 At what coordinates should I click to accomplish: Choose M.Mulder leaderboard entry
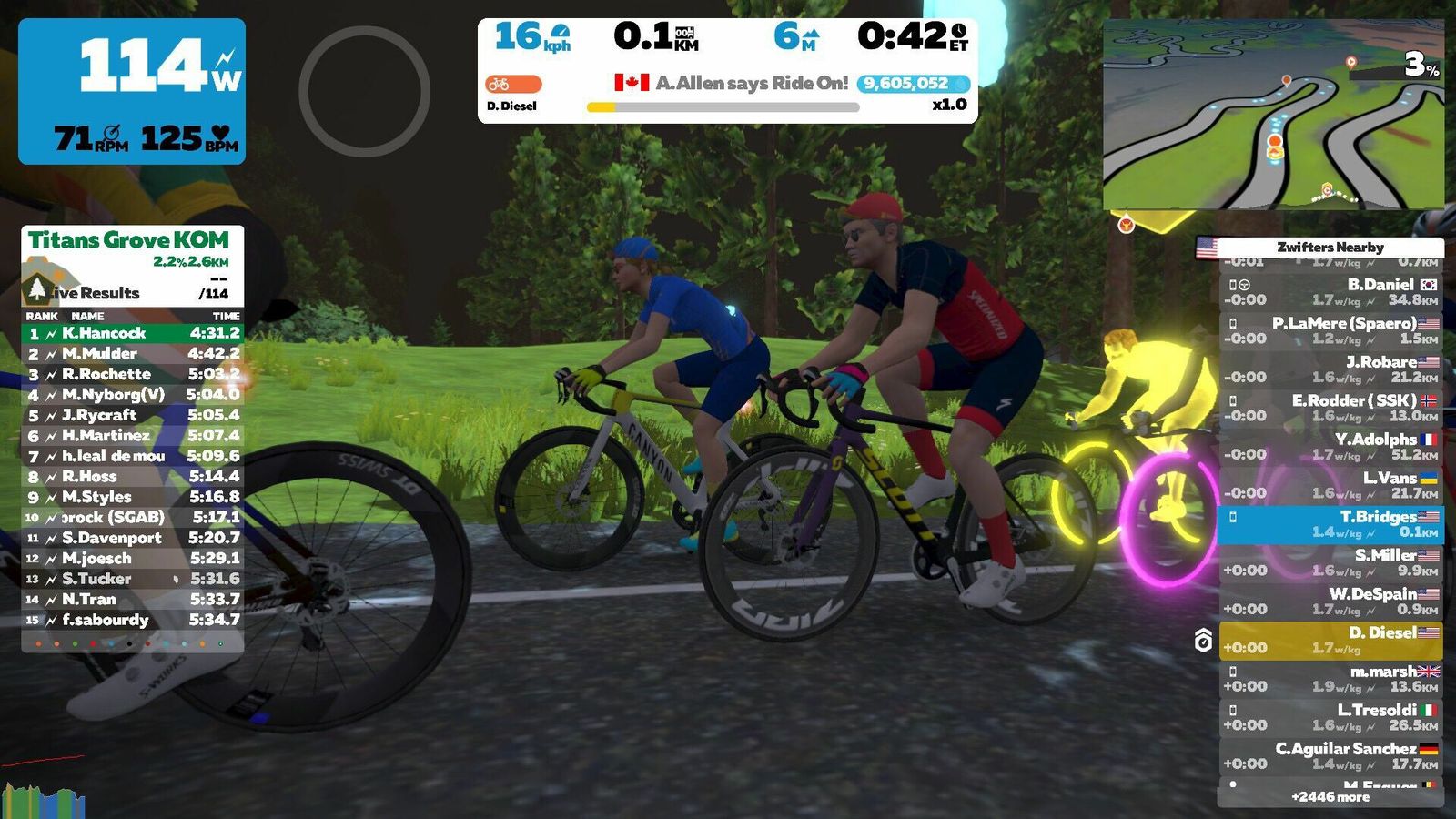pyautogui.click(x=133, y=353)
